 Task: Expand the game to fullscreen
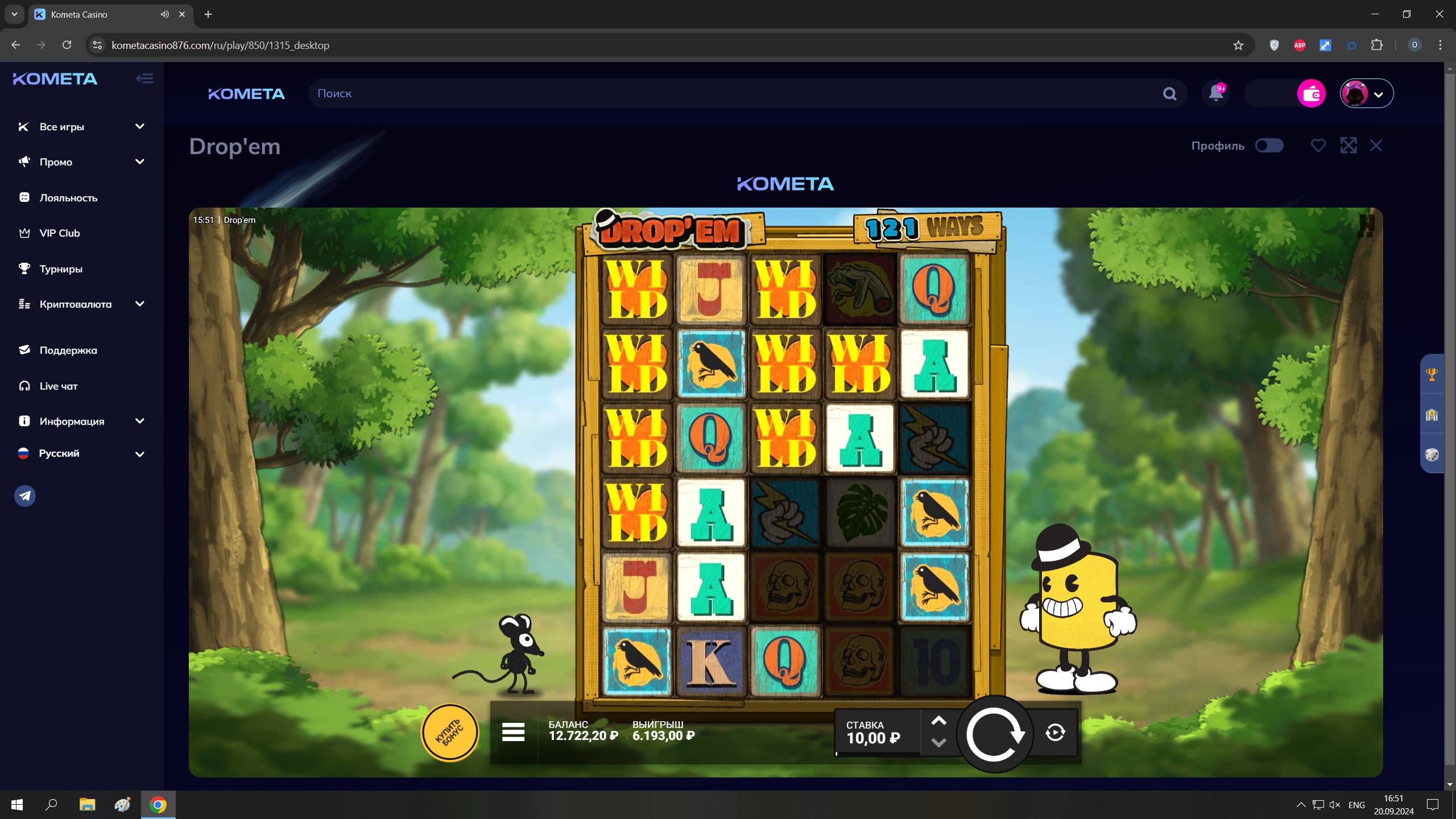point(1348,146)
